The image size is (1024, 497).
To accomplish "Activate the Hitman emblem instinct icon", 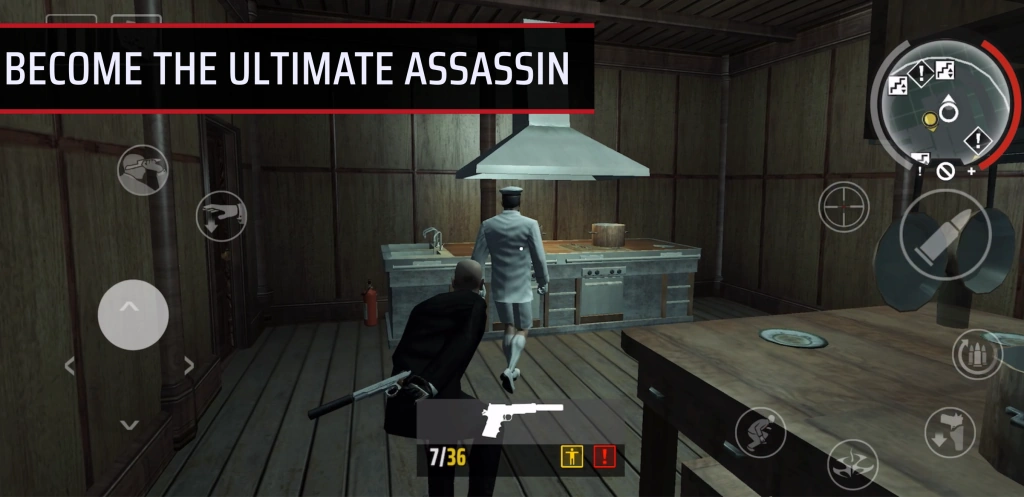I will 852,464.
